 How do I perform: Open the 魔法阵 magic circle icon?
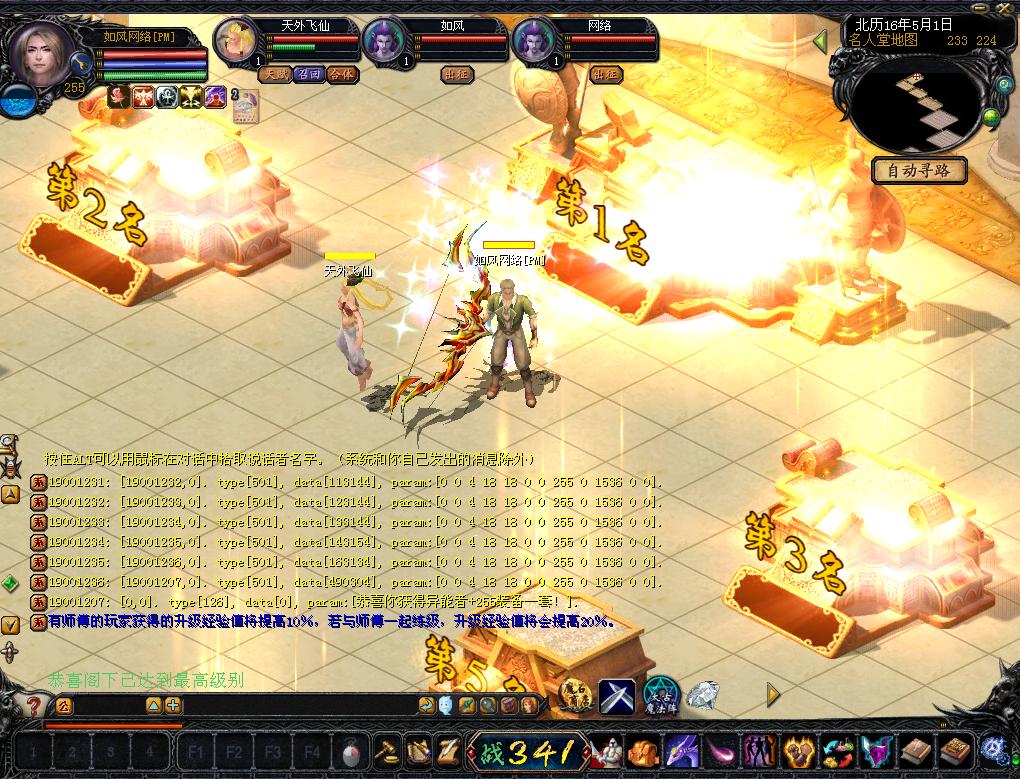[x=661, y=696]
